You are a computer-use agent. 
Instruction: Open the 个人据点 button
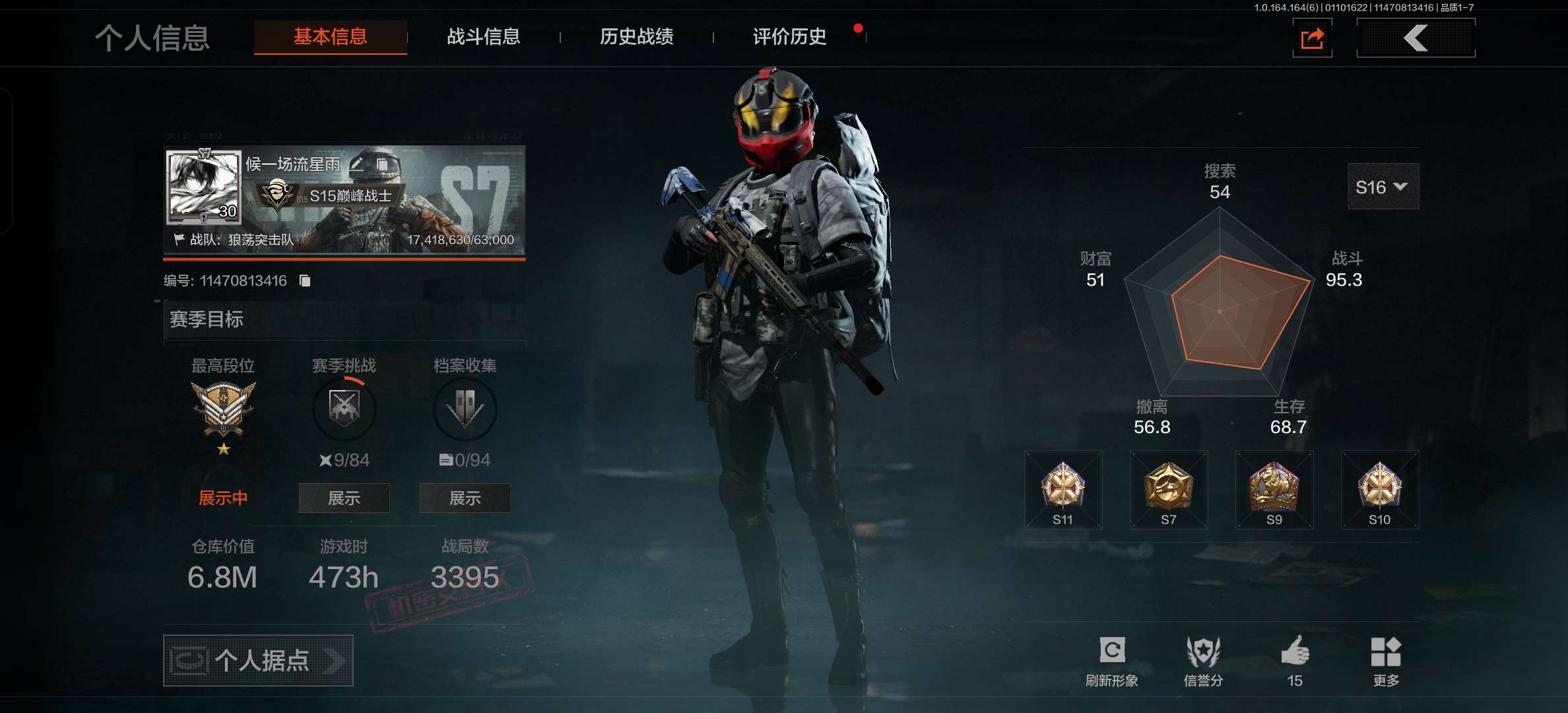point(258,660)
